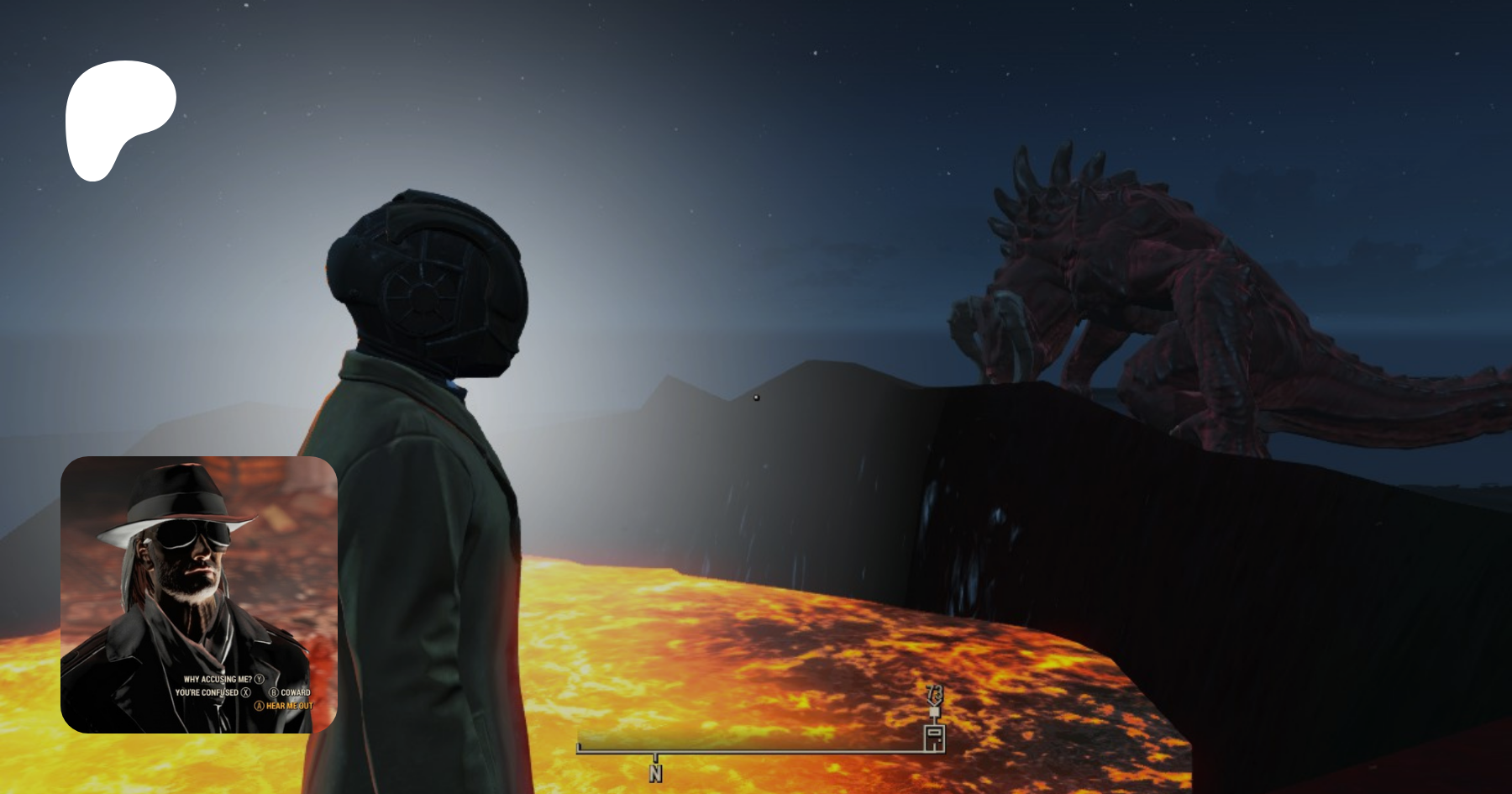Viewport: 1512px width, 794px height.
Task: Pick the "You're Confused" dialogue option
Action: coord(207,692)
